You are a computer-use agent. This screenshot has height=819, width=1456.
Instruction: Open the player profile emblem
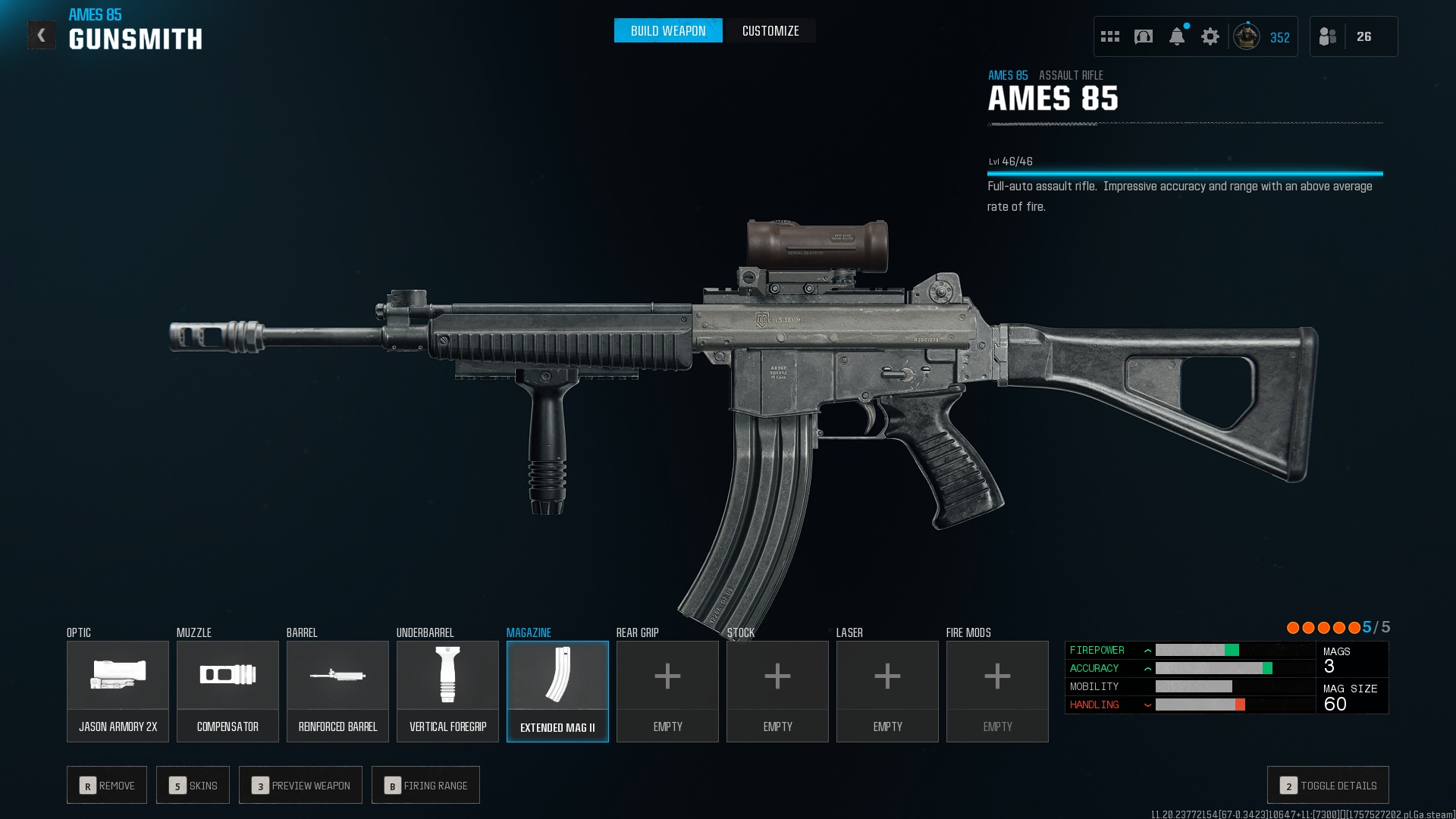pos(1247,36)
